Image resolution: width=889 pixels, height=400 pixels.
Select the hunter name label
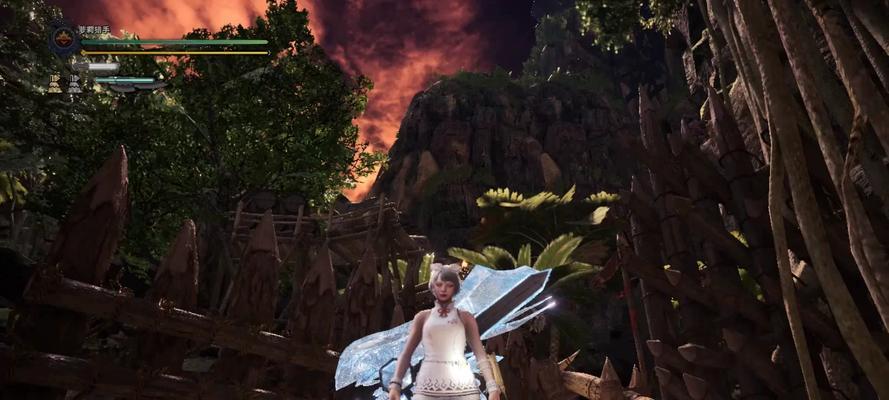95,30
